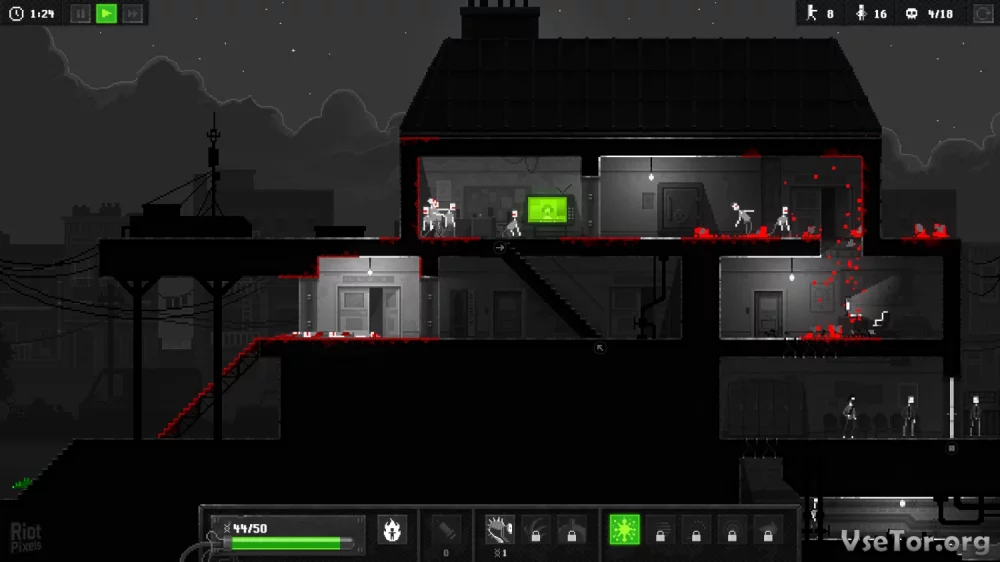Select the flaming zombie head icon

click(x=392, y=530)
